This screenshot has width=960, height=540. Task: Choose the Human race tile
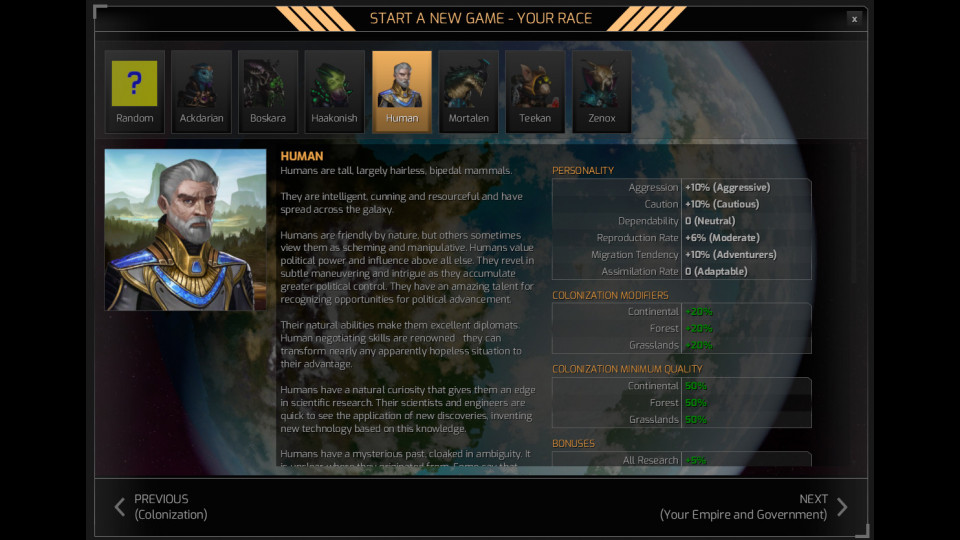(402, 92)
